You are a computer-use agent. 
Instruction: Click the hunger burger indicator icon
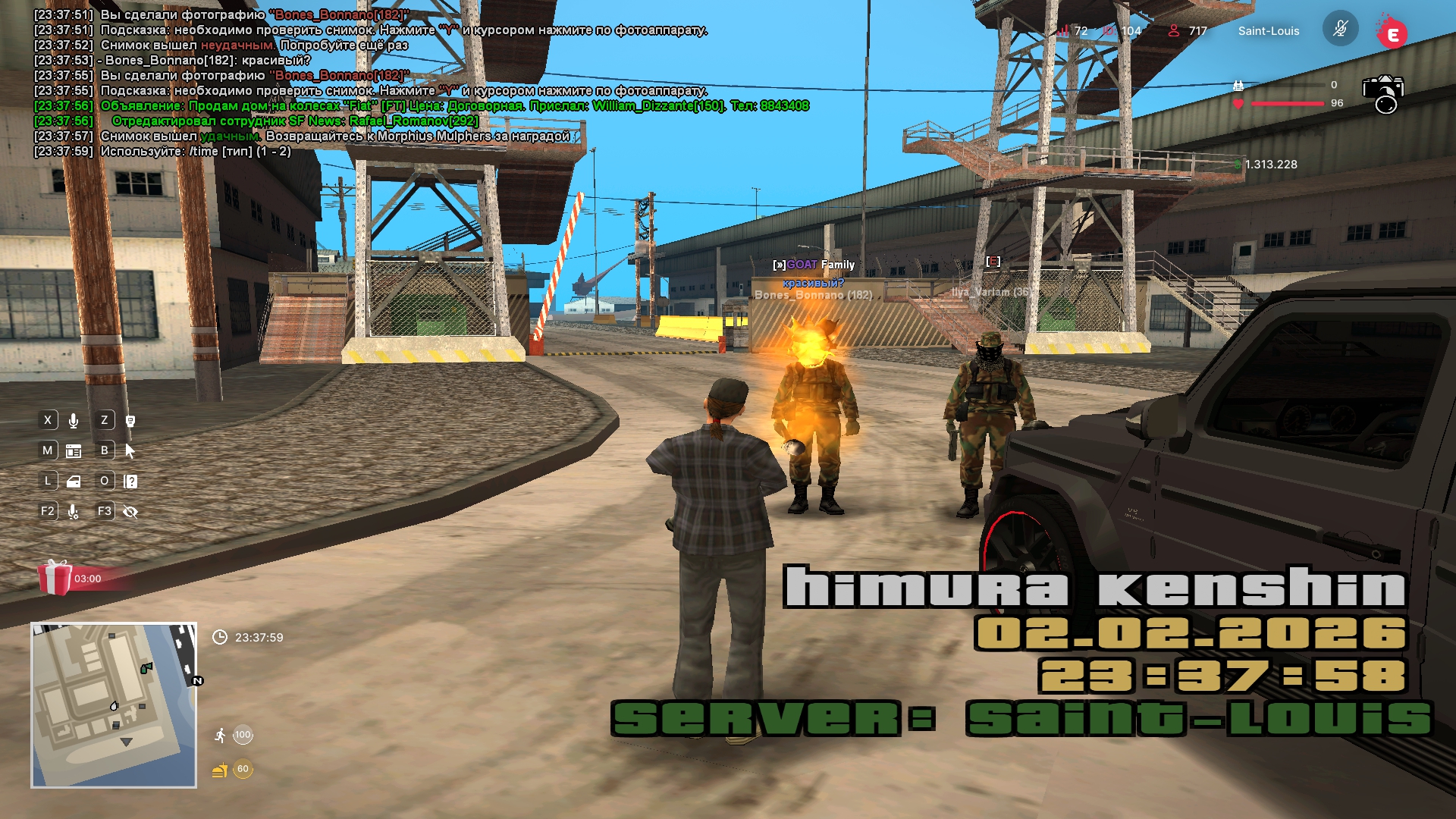[220, 770]
